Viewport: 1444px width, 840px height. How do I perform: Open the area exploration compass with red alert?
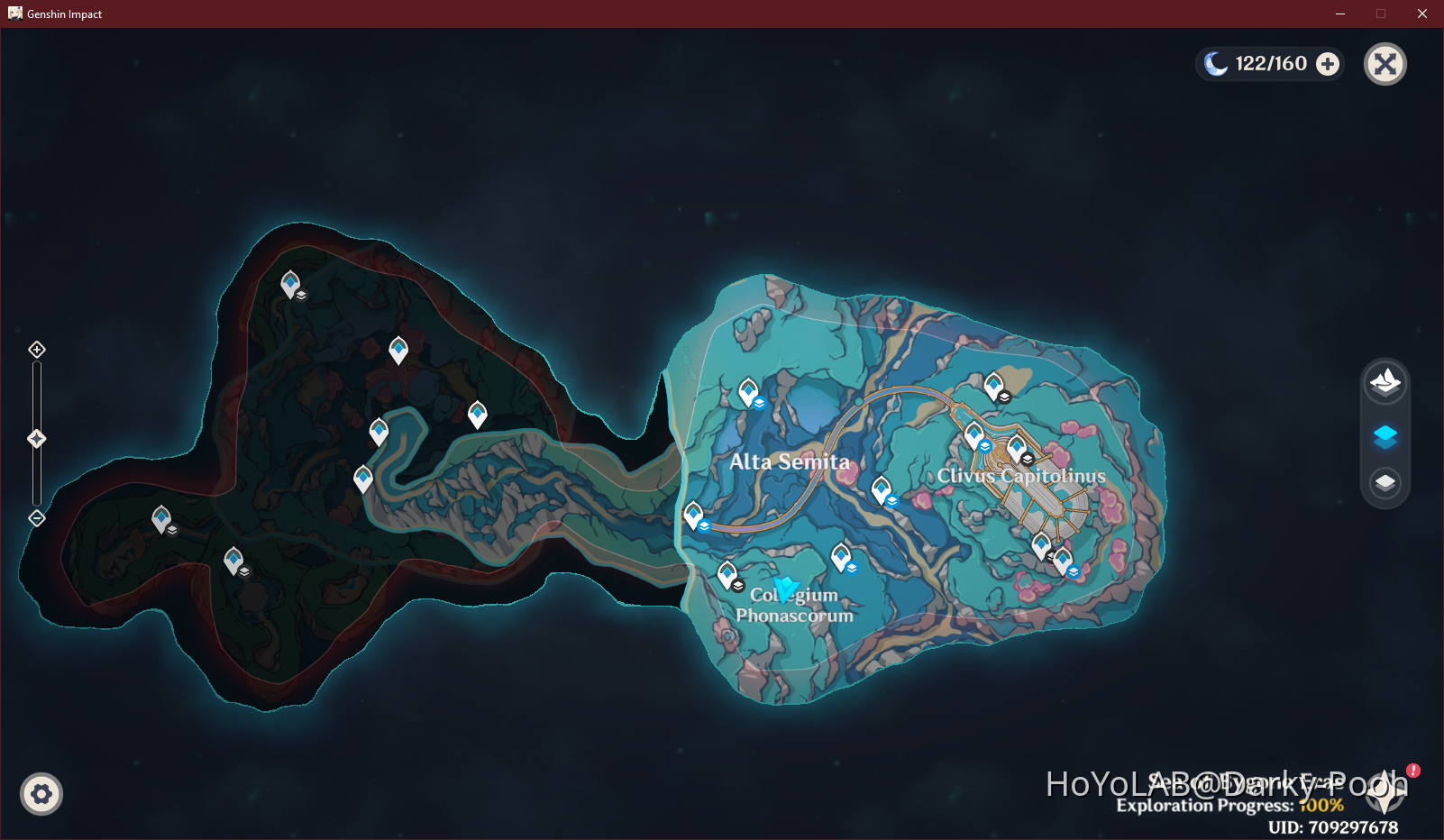(x=1383, y=794)
